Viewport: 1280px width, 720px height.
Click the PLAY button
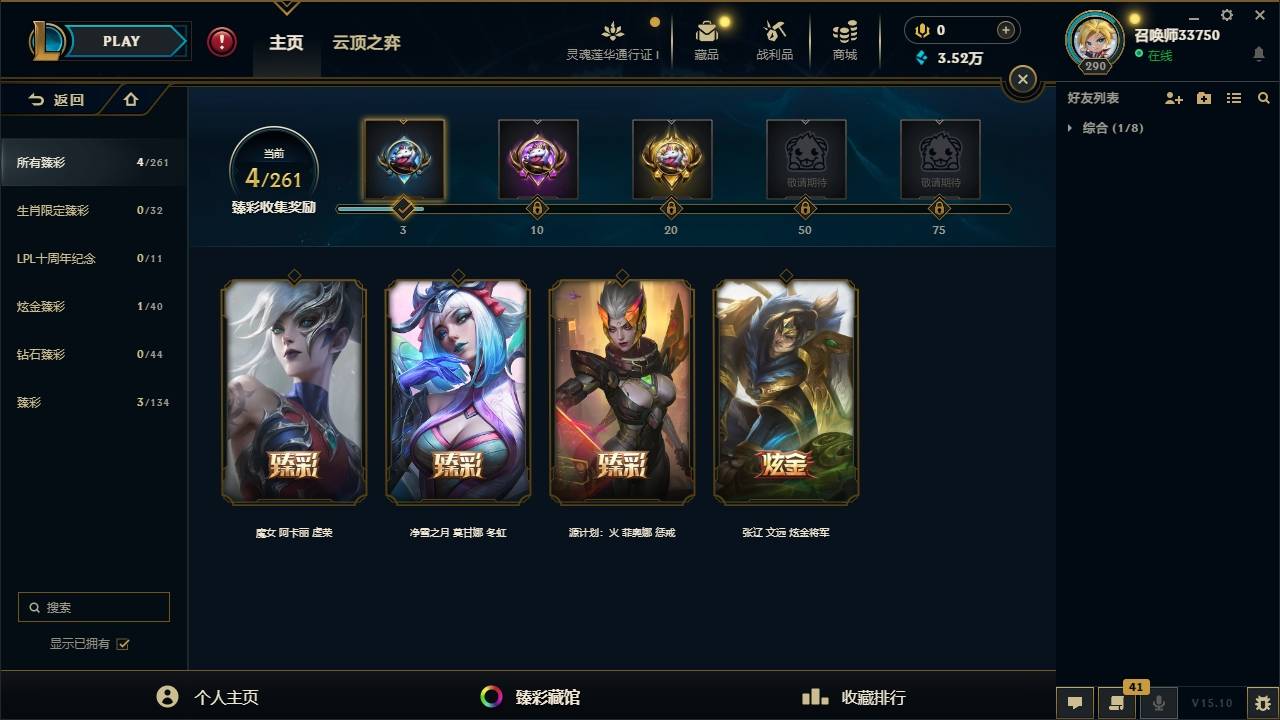click(x=121, y=41)
